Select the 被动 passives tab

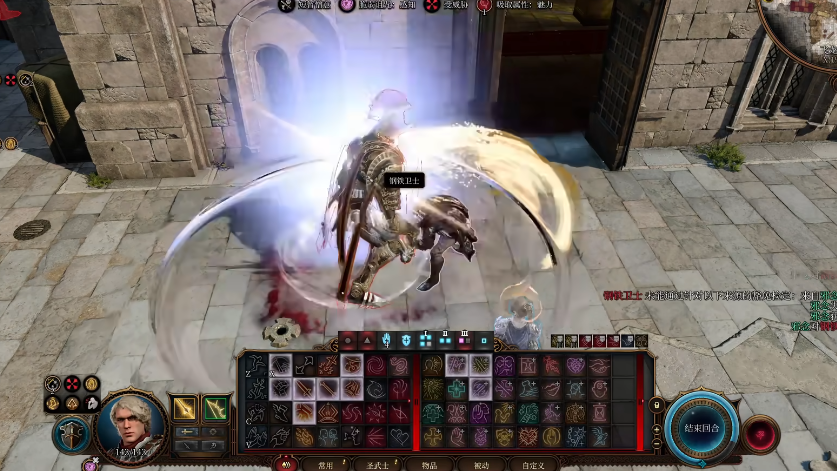tap(481, 464)
